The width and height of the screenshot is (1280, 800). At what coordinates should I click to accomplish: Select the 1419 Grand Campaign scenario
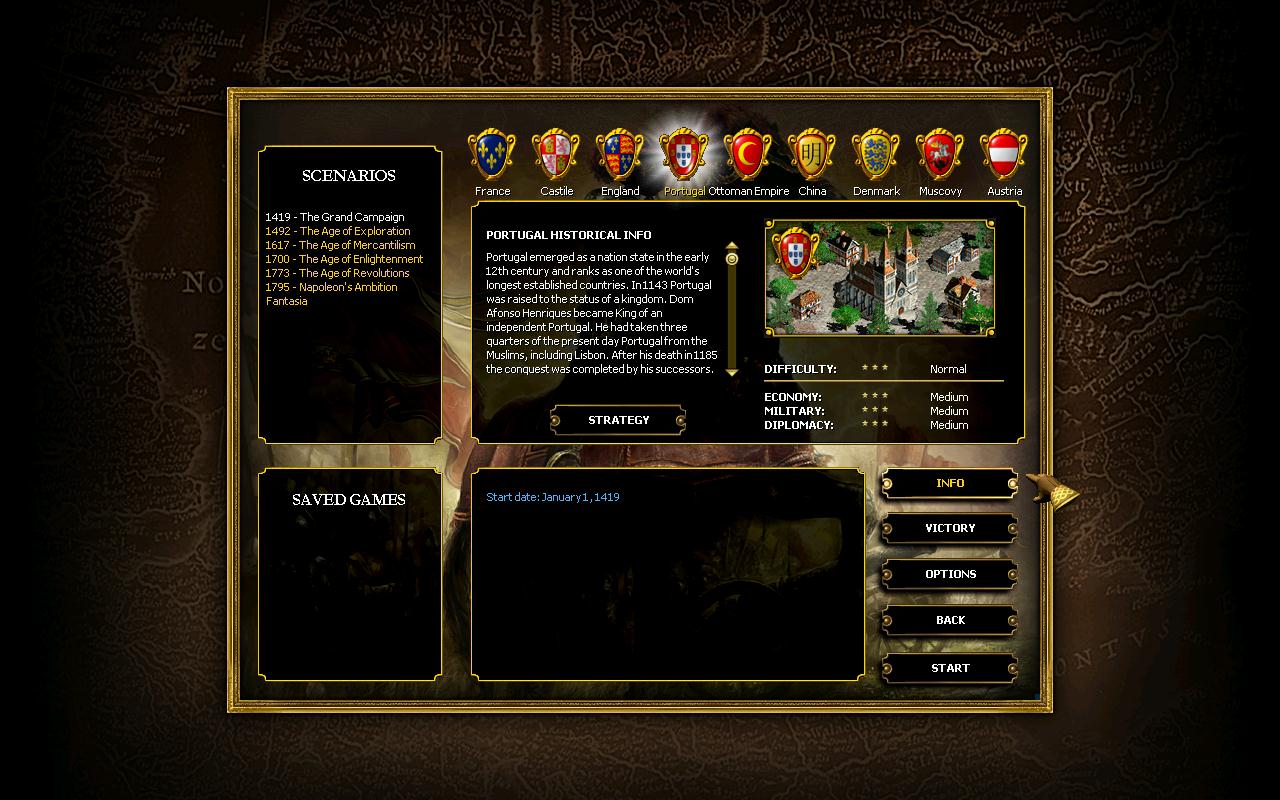click(335, 217)
